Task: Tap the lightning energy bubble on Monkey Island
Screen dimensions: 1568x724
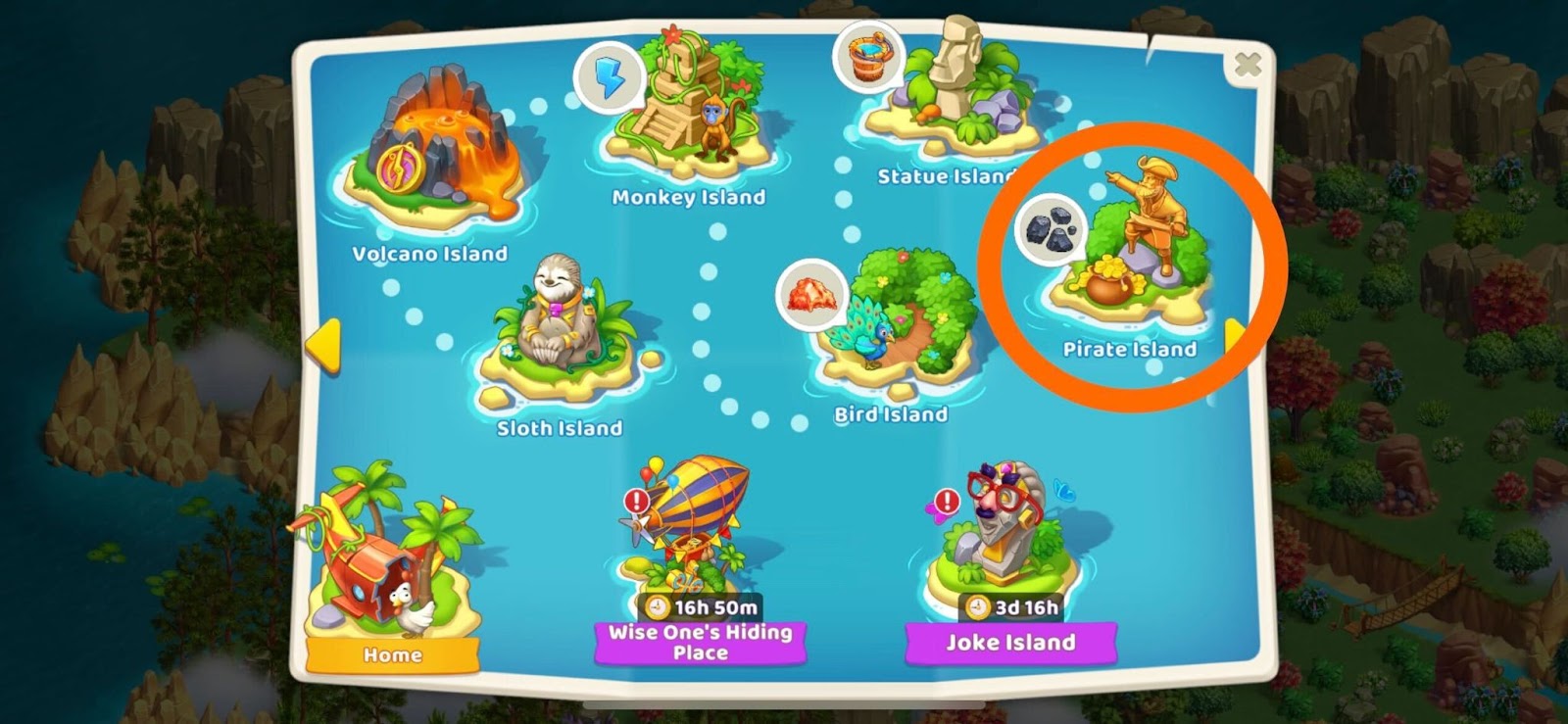Action: pyautogui.click(x=609, y=76)
